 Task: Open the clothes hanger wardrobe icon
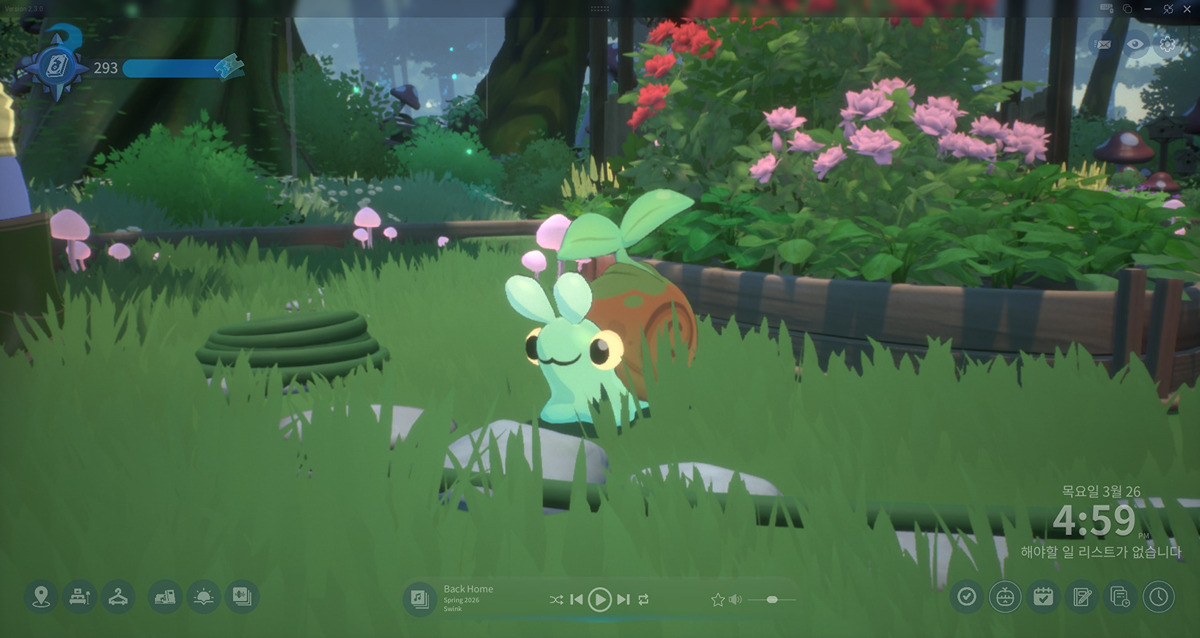(x=118, y=597)
